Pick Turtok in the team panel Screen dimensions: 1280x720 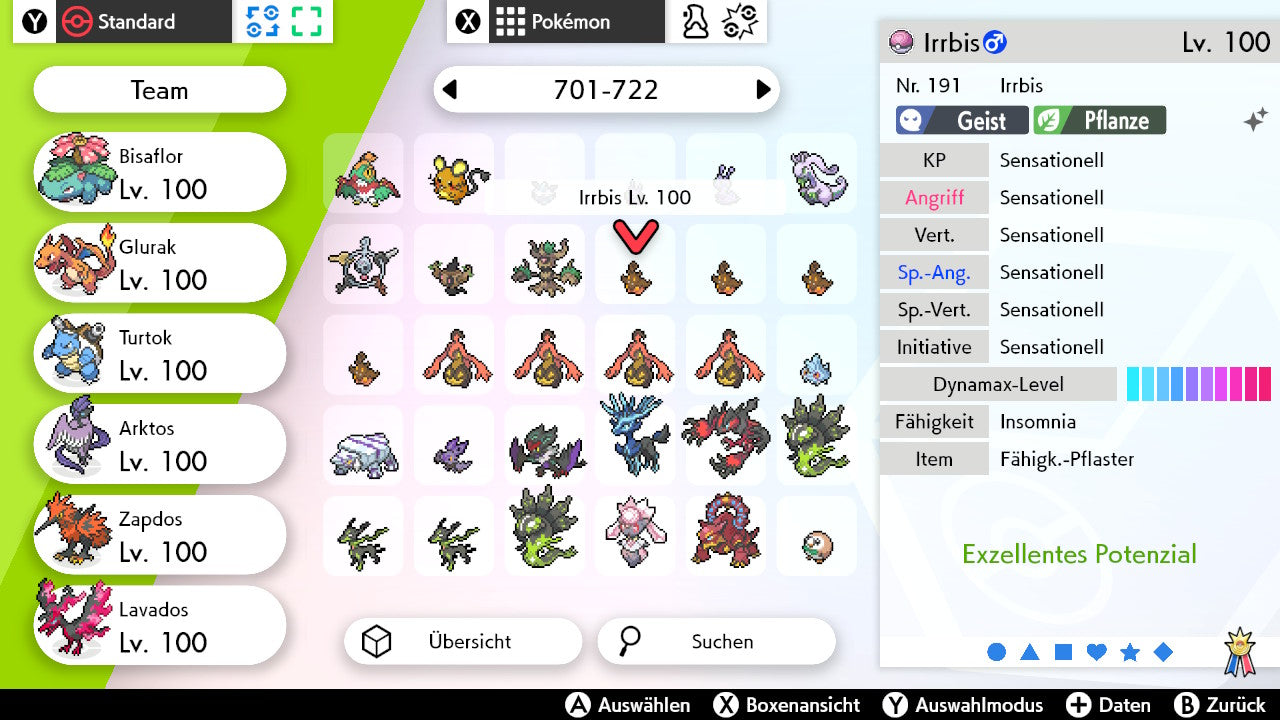coord(160,354)
